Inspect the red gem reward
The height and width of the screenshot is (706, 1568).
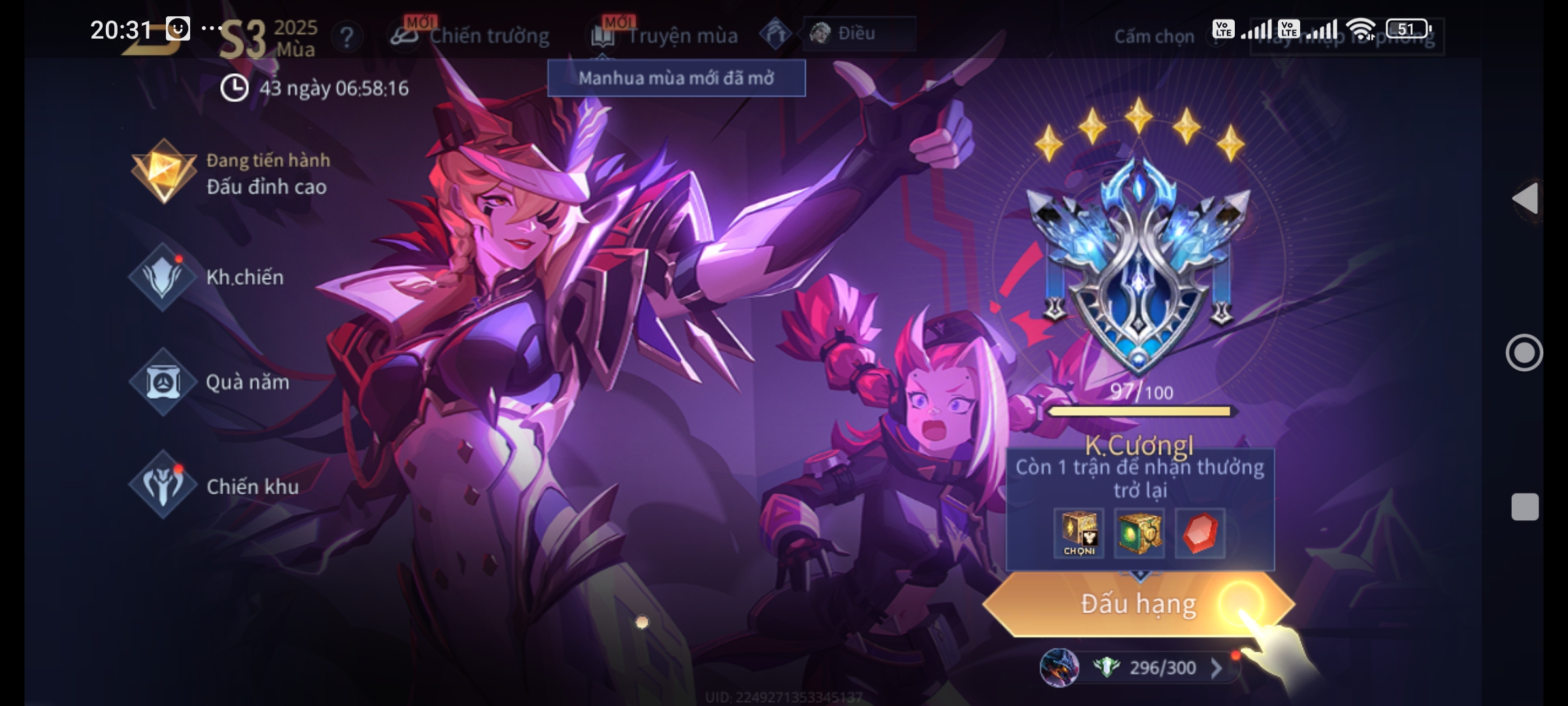(x=1200, y=533)
